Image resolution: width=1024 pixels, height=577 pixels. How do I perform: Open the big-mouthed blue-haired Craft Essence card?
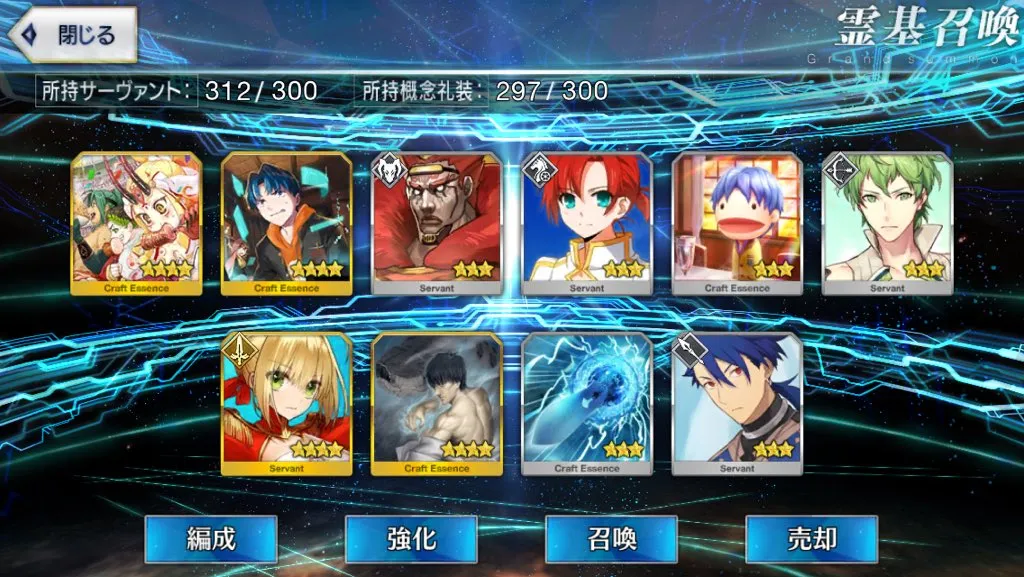pyautogui.click(x=737, y=223)
